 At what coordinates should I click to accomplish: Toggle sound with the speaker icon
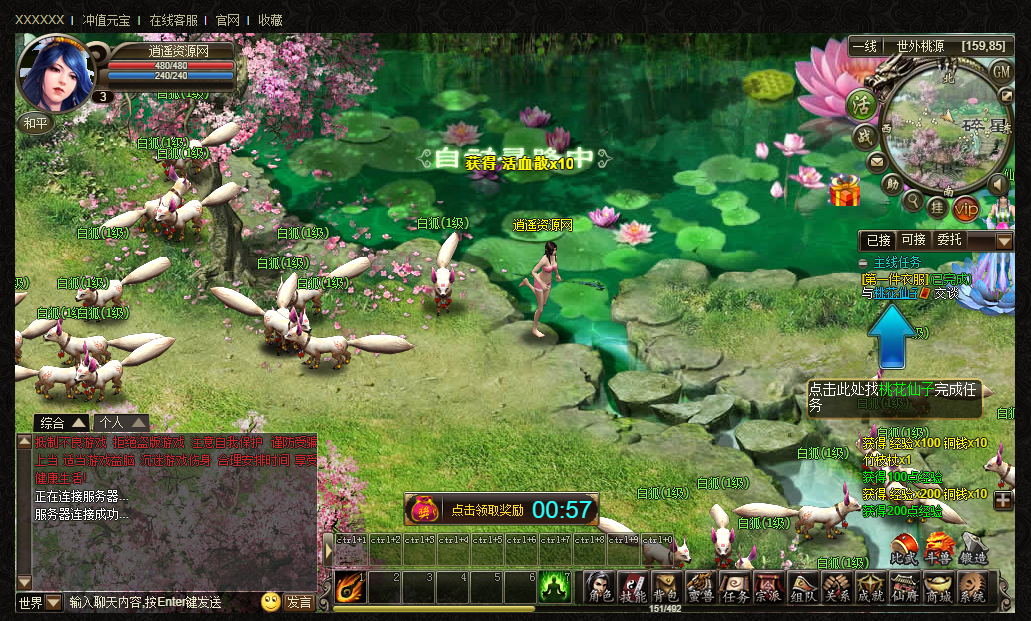pyautogui.click(x=998, y=185)
